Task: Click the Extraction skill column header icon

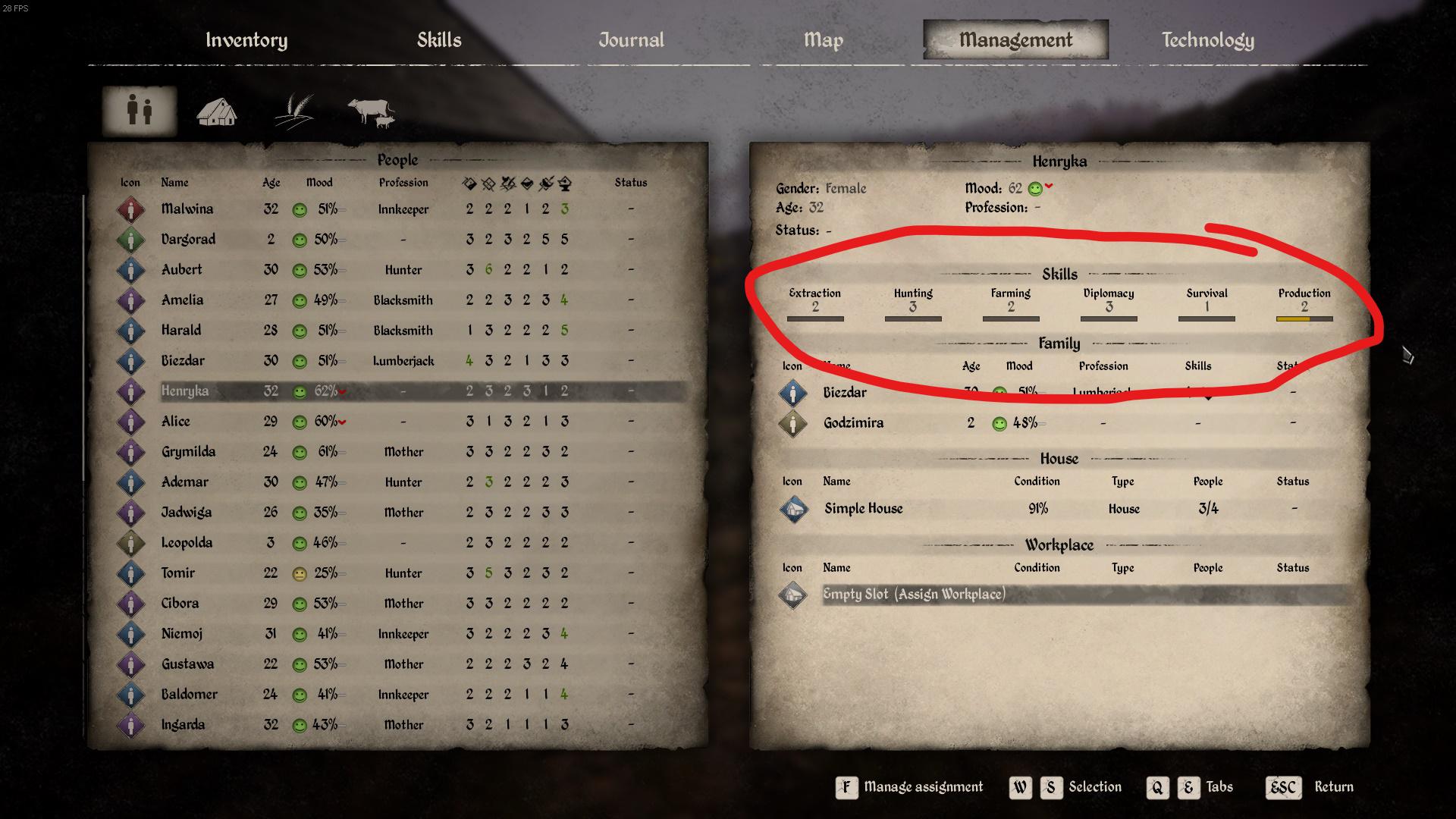Action: tap(469, 182)
